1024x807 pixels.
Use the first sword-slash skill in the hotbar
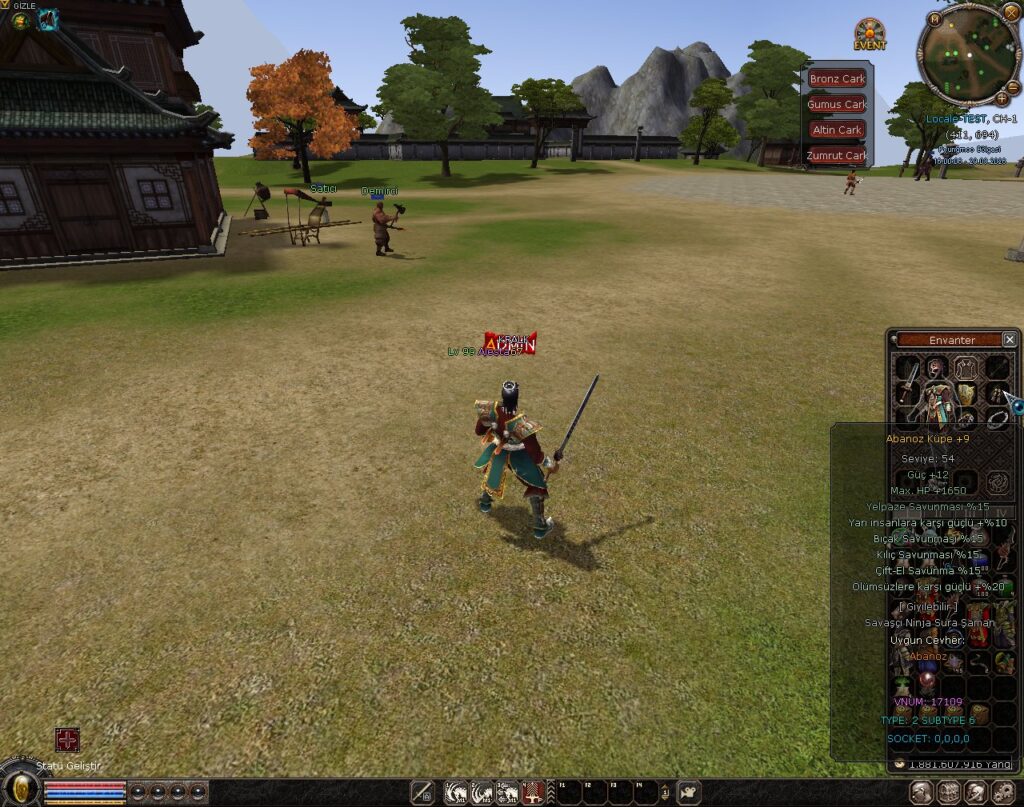[x=456, y=792]
